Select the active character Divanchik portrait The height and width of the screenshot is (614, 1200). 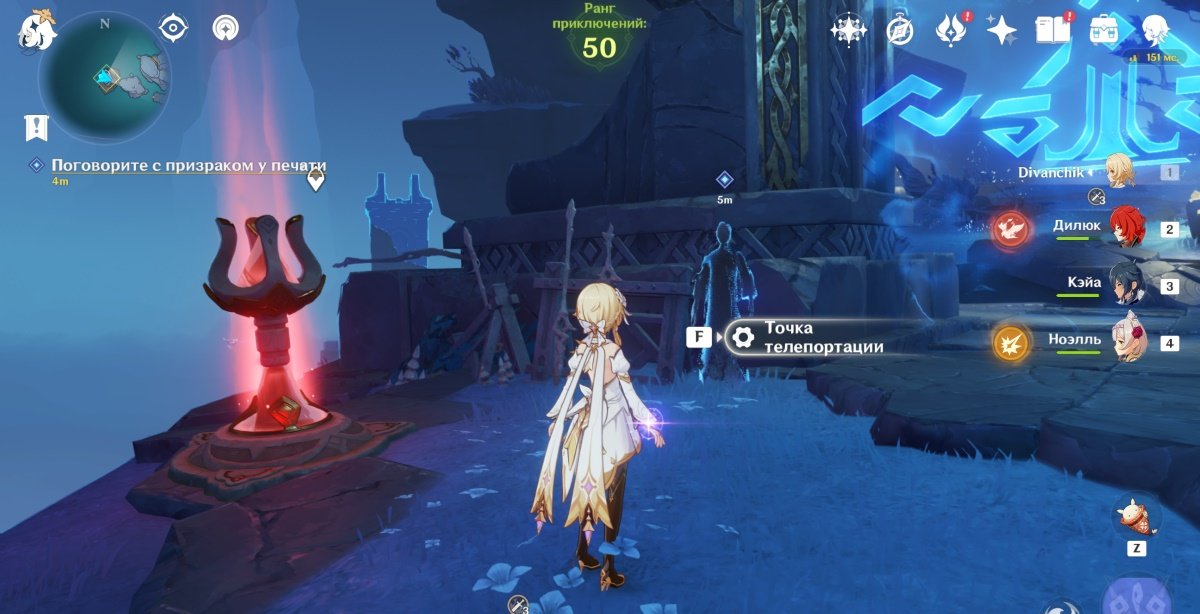1121,170
